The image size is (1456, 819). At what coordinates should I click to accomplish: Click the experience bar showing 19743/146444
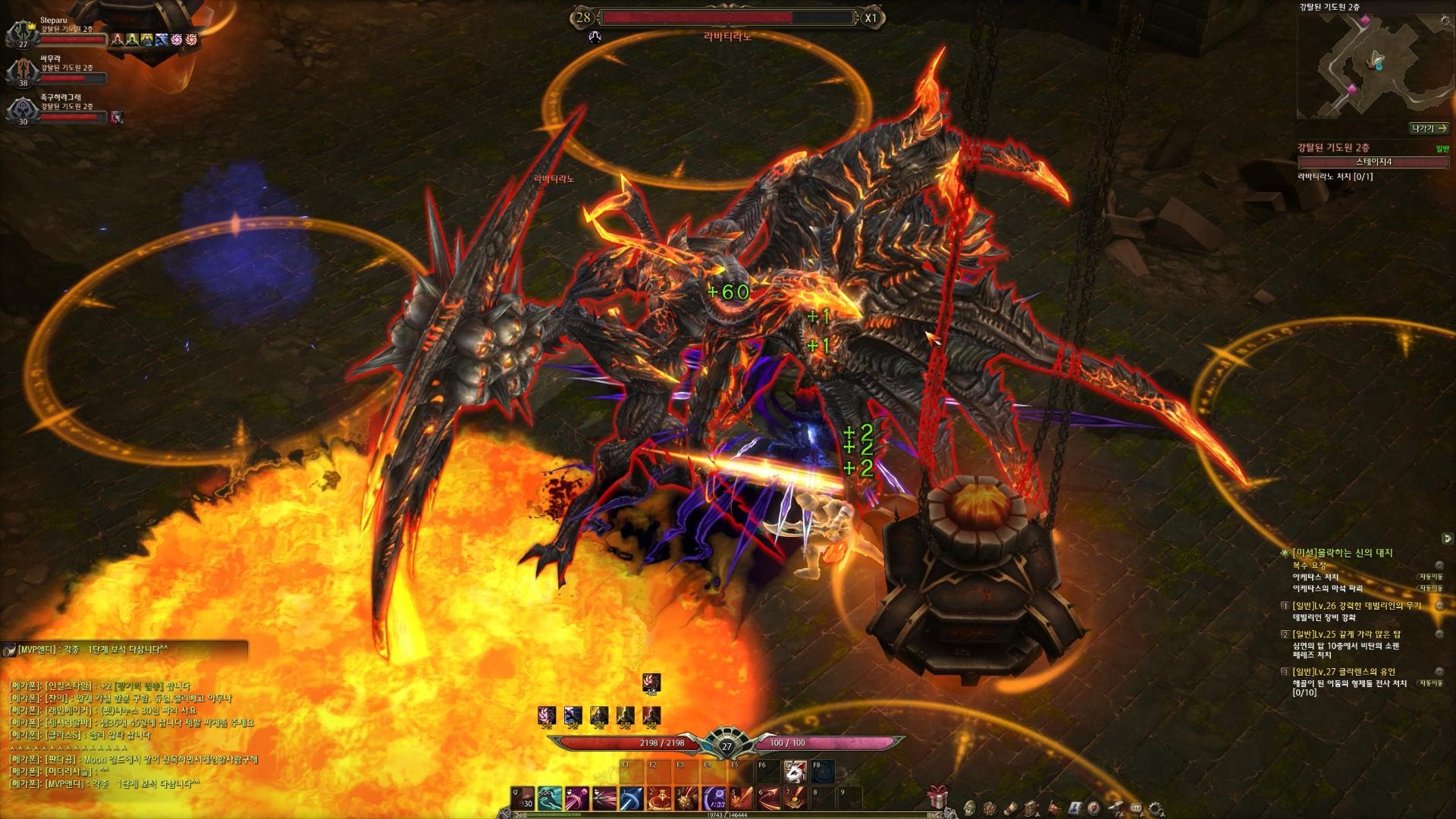(728, 814)
